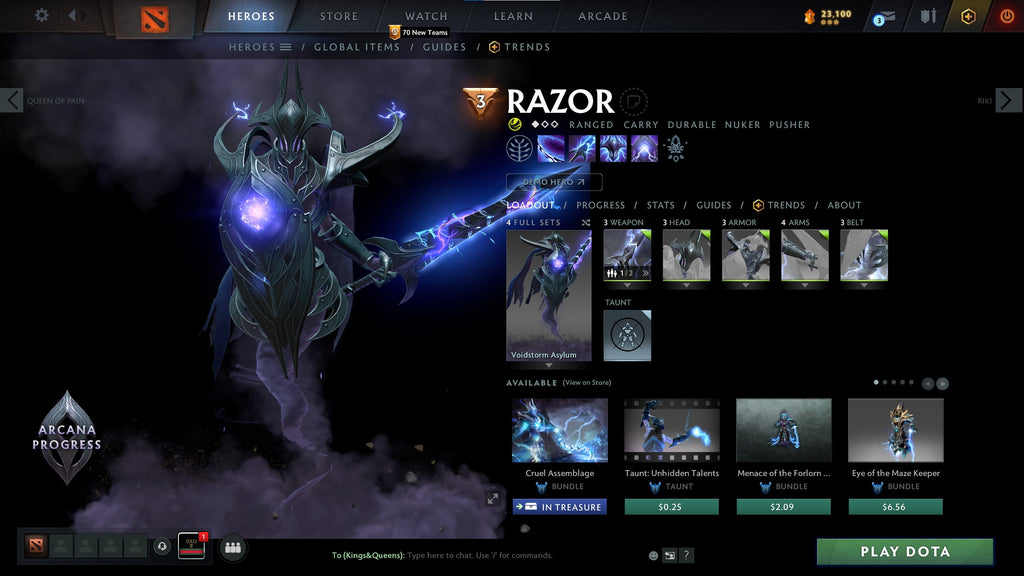1024x576 pixels.
Task: Launch Demo Hero mode
Action: 554,182
